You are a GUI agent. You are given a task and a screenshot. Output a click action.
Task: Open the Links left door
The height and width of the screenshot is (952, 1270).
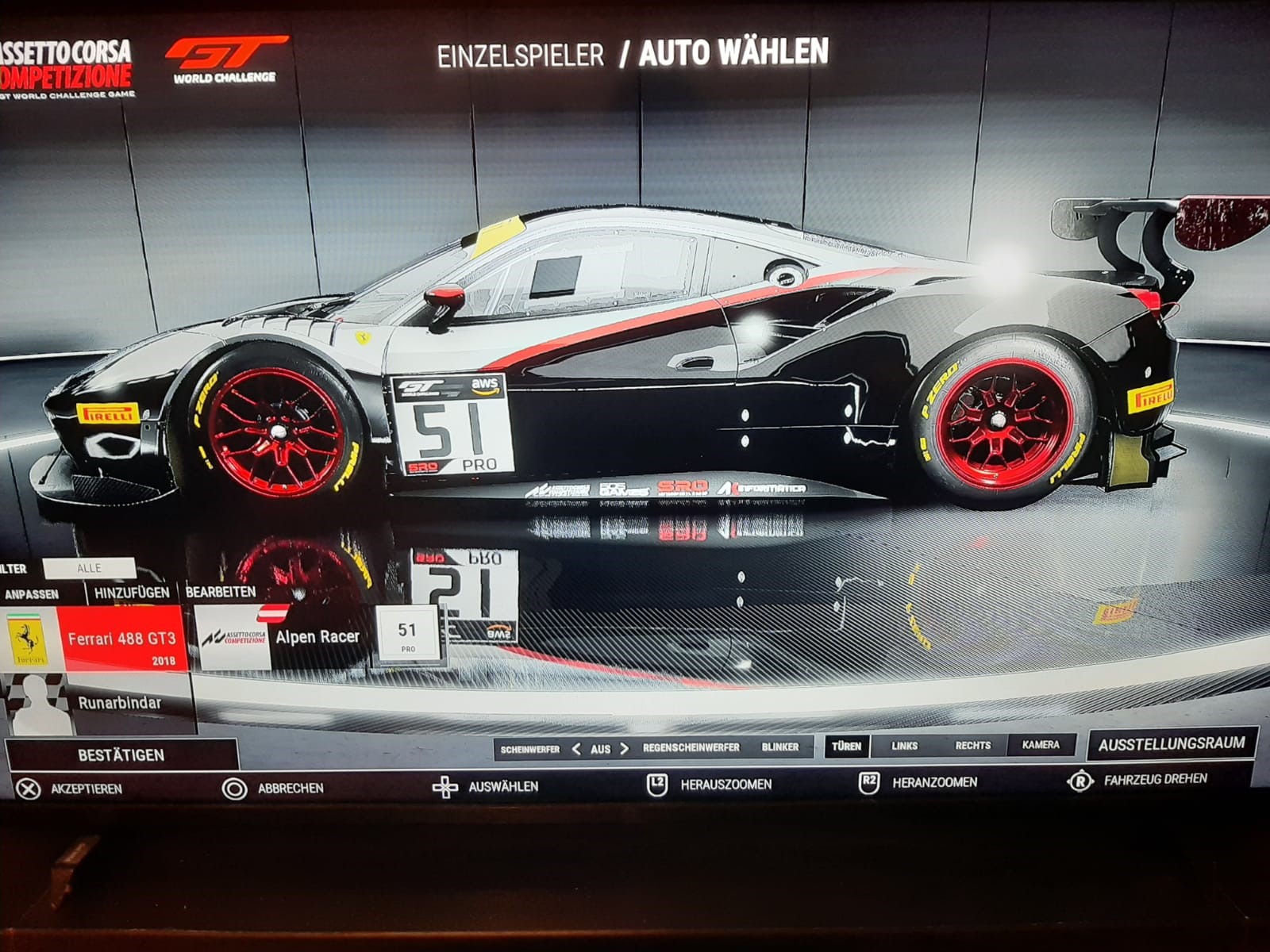904,746
